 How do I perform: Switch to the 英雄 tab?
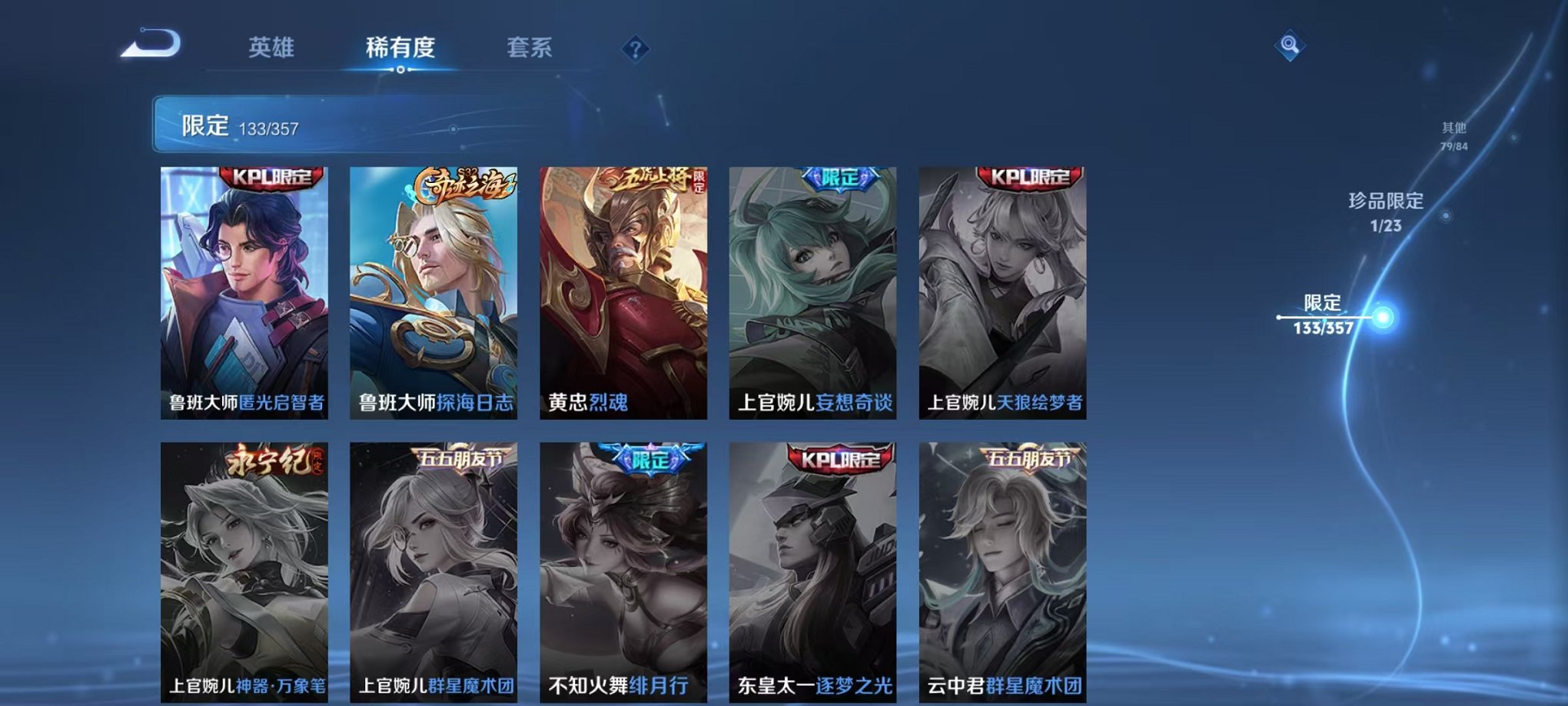click(x=273, y=48)
